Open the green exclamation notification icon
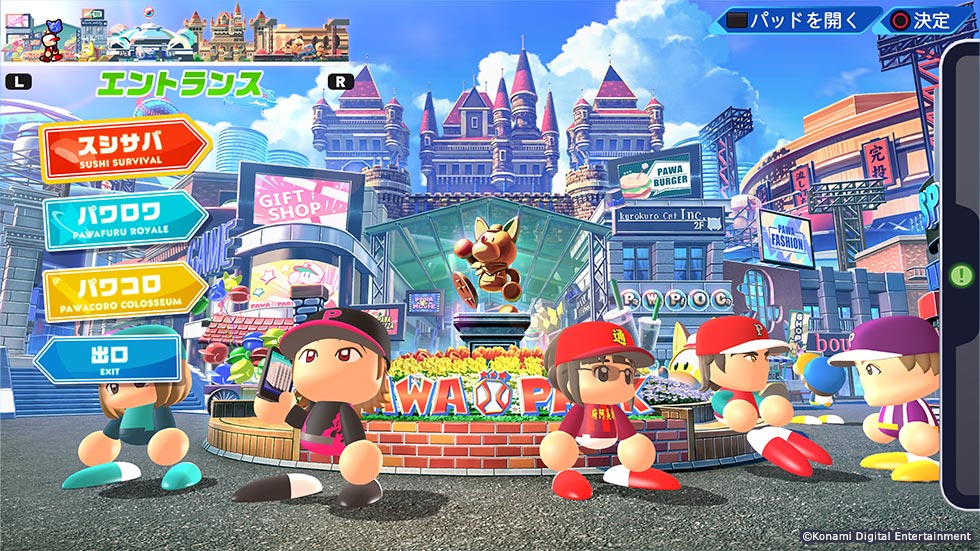This screenshot has height=551, width=980. tap(962, 274)
